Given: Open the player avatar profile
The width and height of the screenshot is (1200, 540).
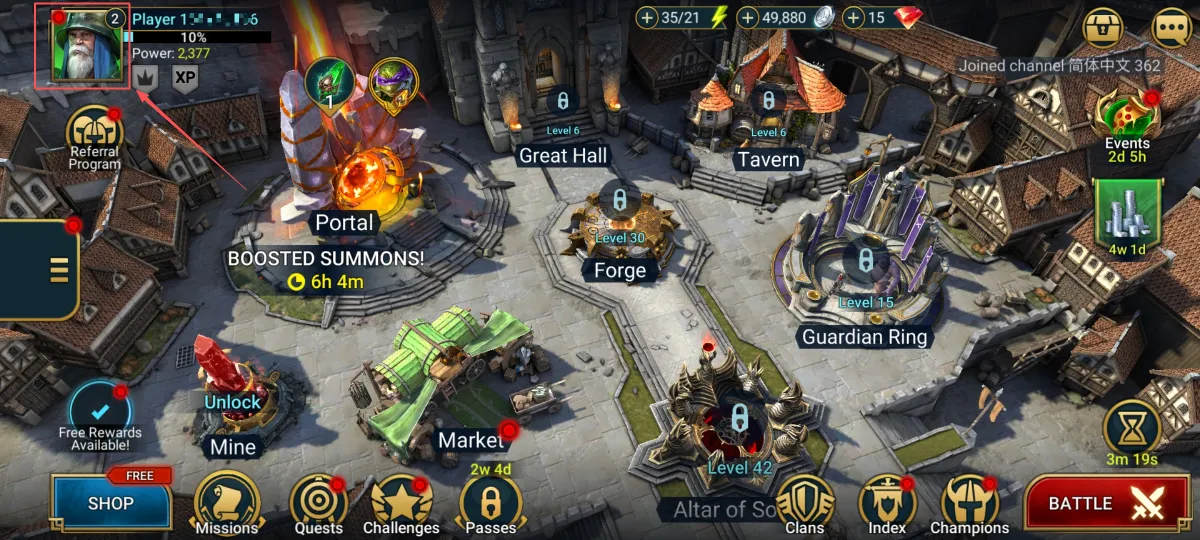Looking at the screenshot, I should (81, 46).
